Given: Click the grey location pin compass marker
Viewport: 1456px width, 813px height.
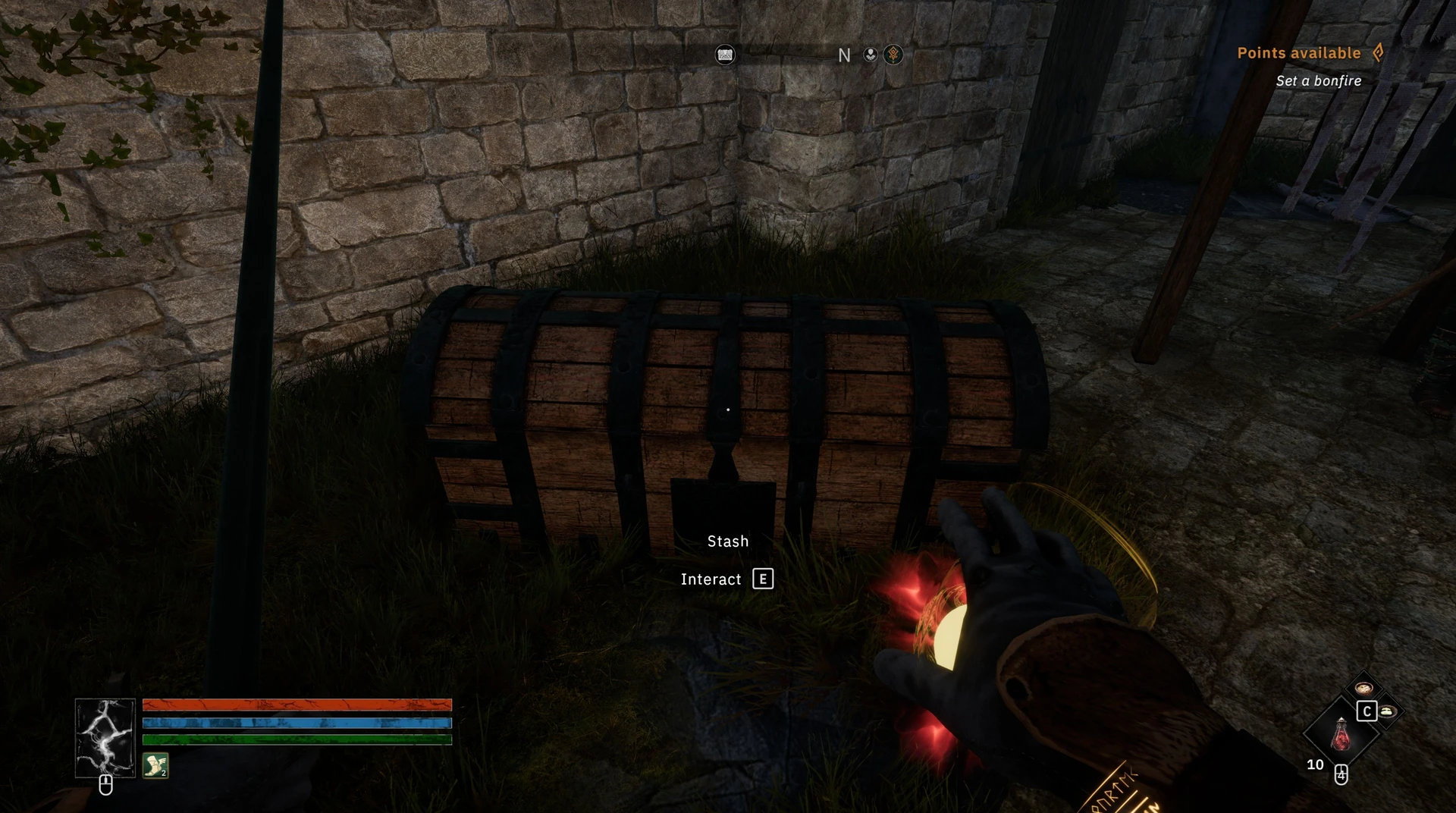Looking at the screenshot, I should 871,55.
